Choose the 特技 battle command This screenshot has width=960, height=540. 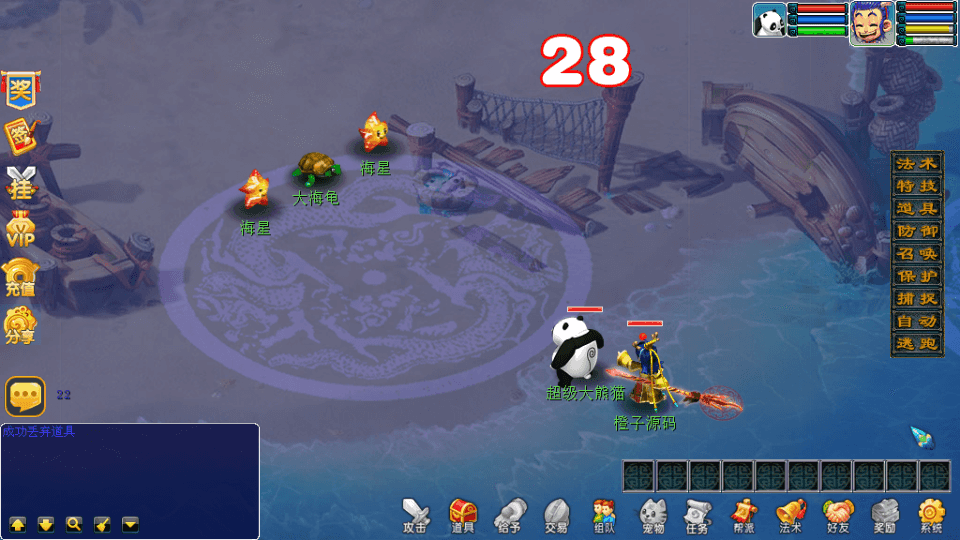click(917, 186)
